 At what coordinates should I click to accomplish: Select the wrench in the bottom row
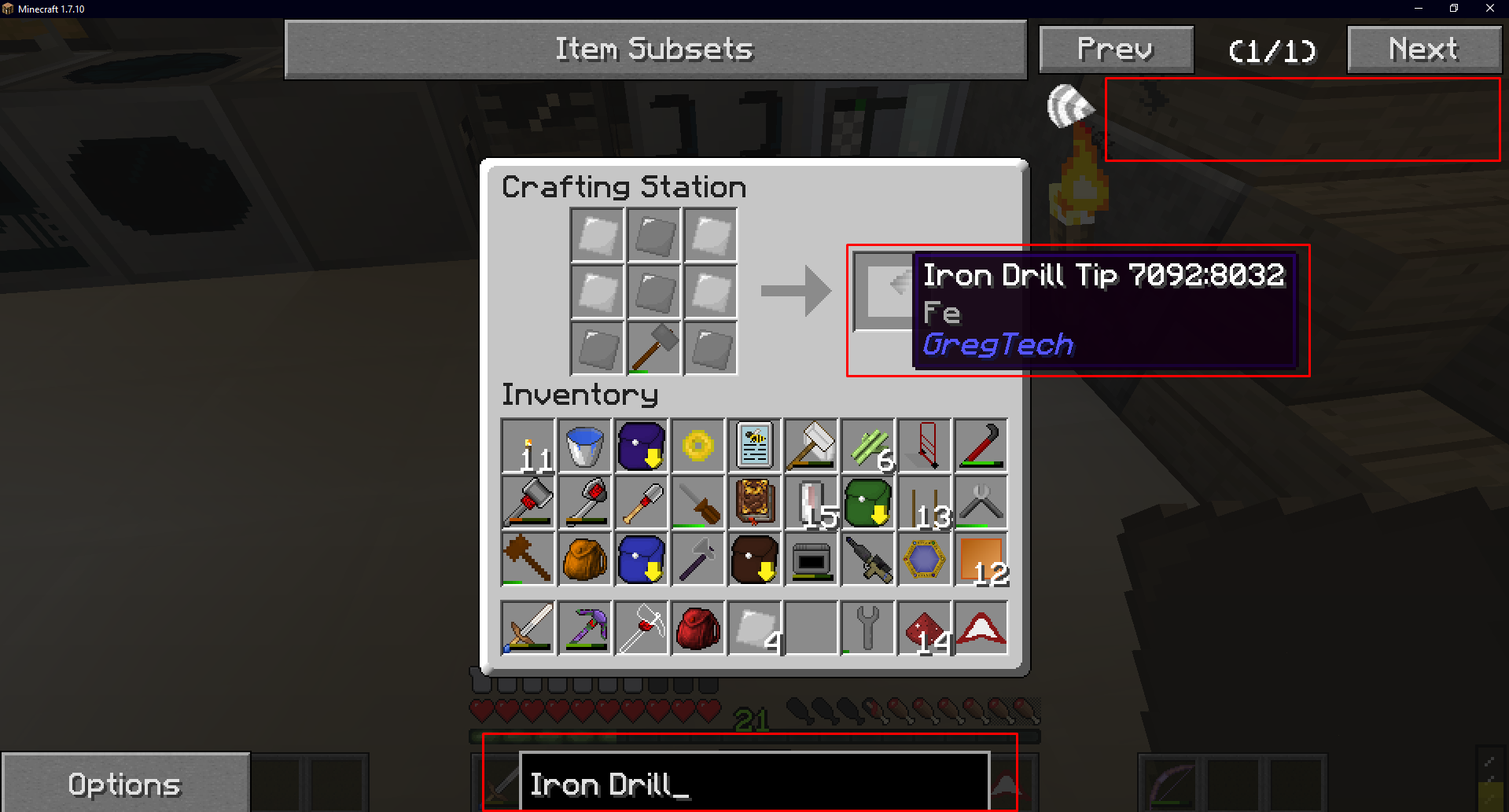click(868, 626)
